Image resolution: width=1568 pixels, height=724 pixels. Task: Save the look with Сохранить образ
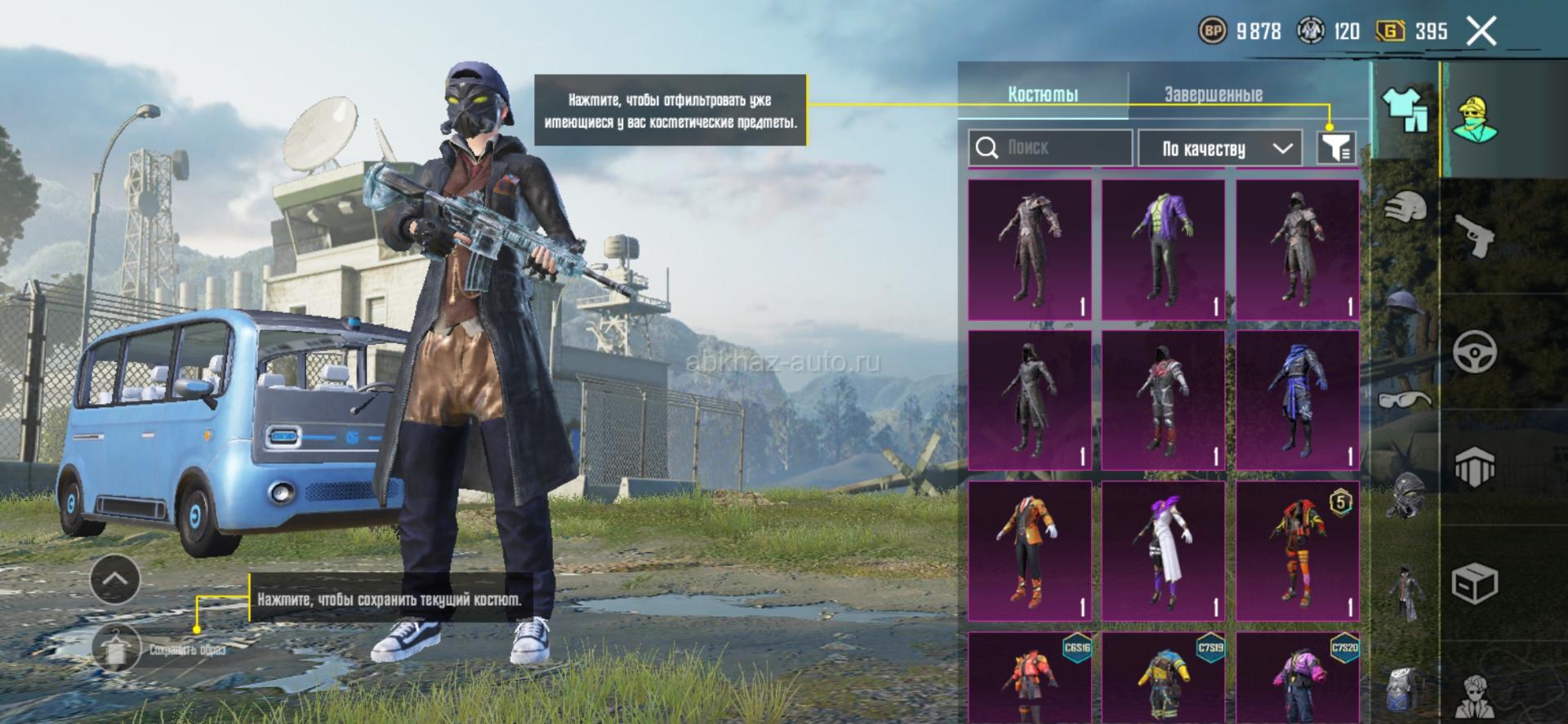(x=116, y=649)
